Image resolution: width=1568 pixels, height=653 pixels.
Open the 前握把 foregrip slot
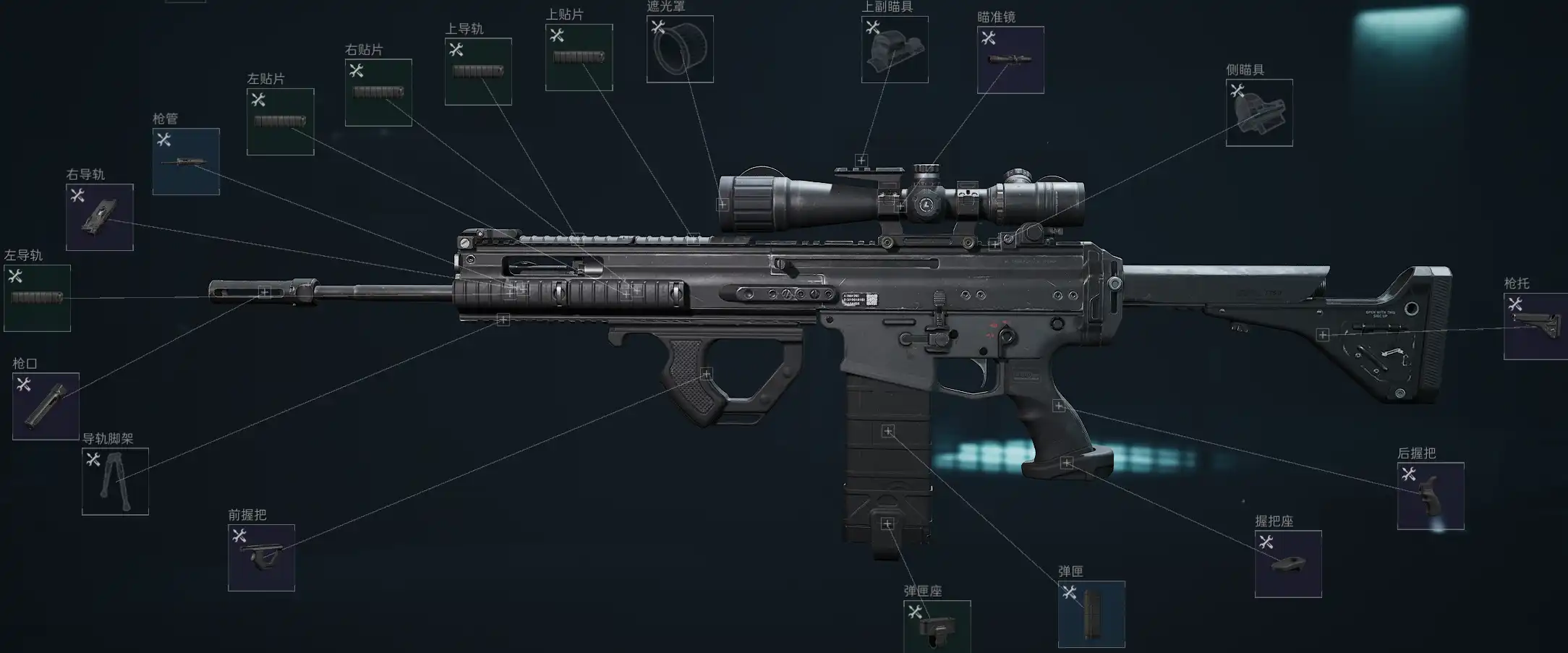click(261, 558)
